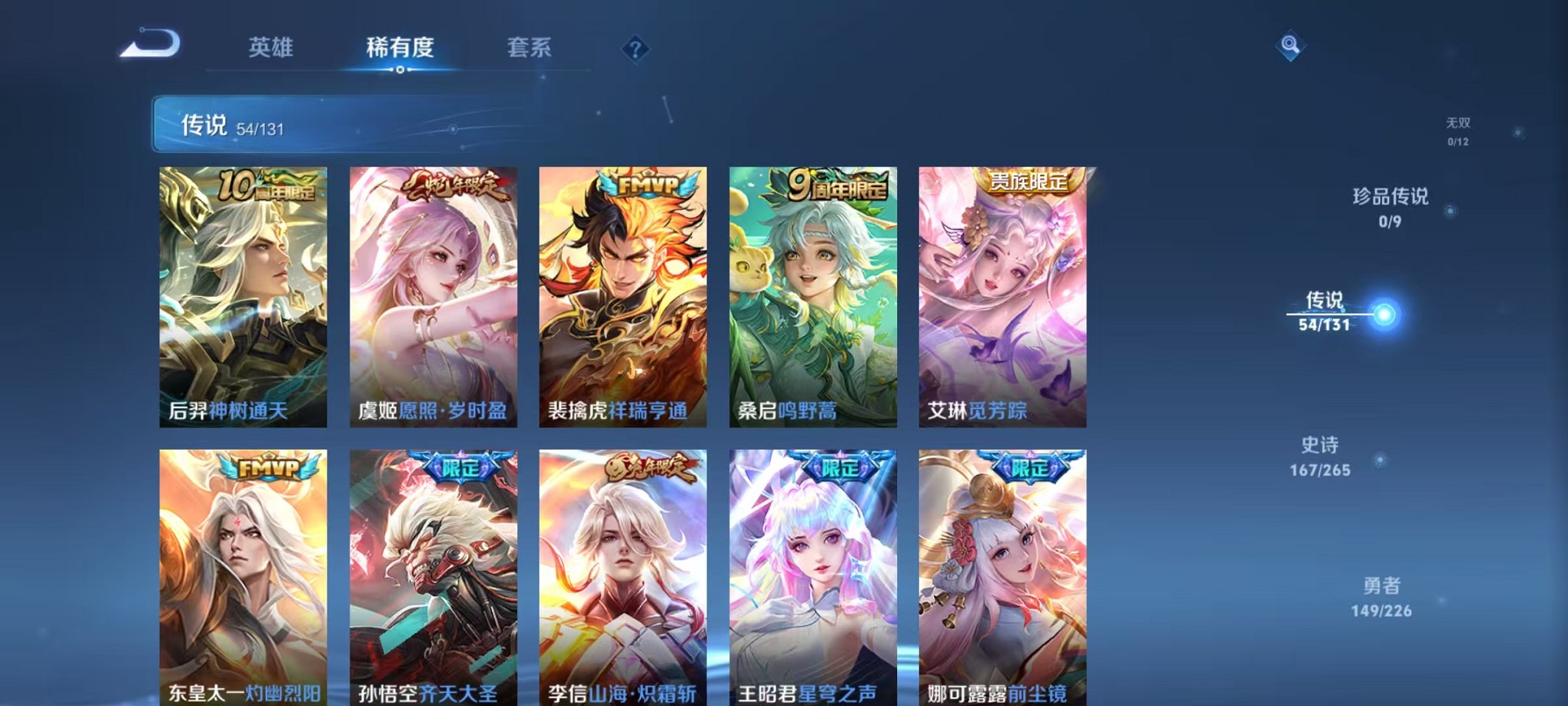Open the help question mark icon

(x=634, y=48)
